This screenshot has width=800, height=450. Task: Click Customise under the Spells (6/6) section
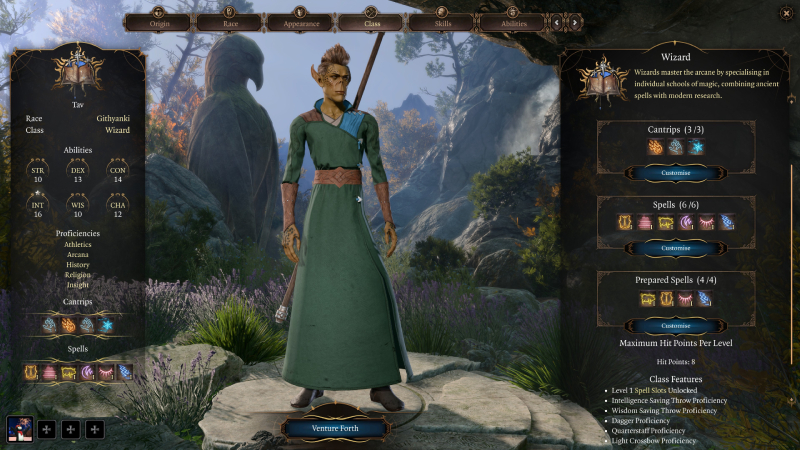(676, 248)
